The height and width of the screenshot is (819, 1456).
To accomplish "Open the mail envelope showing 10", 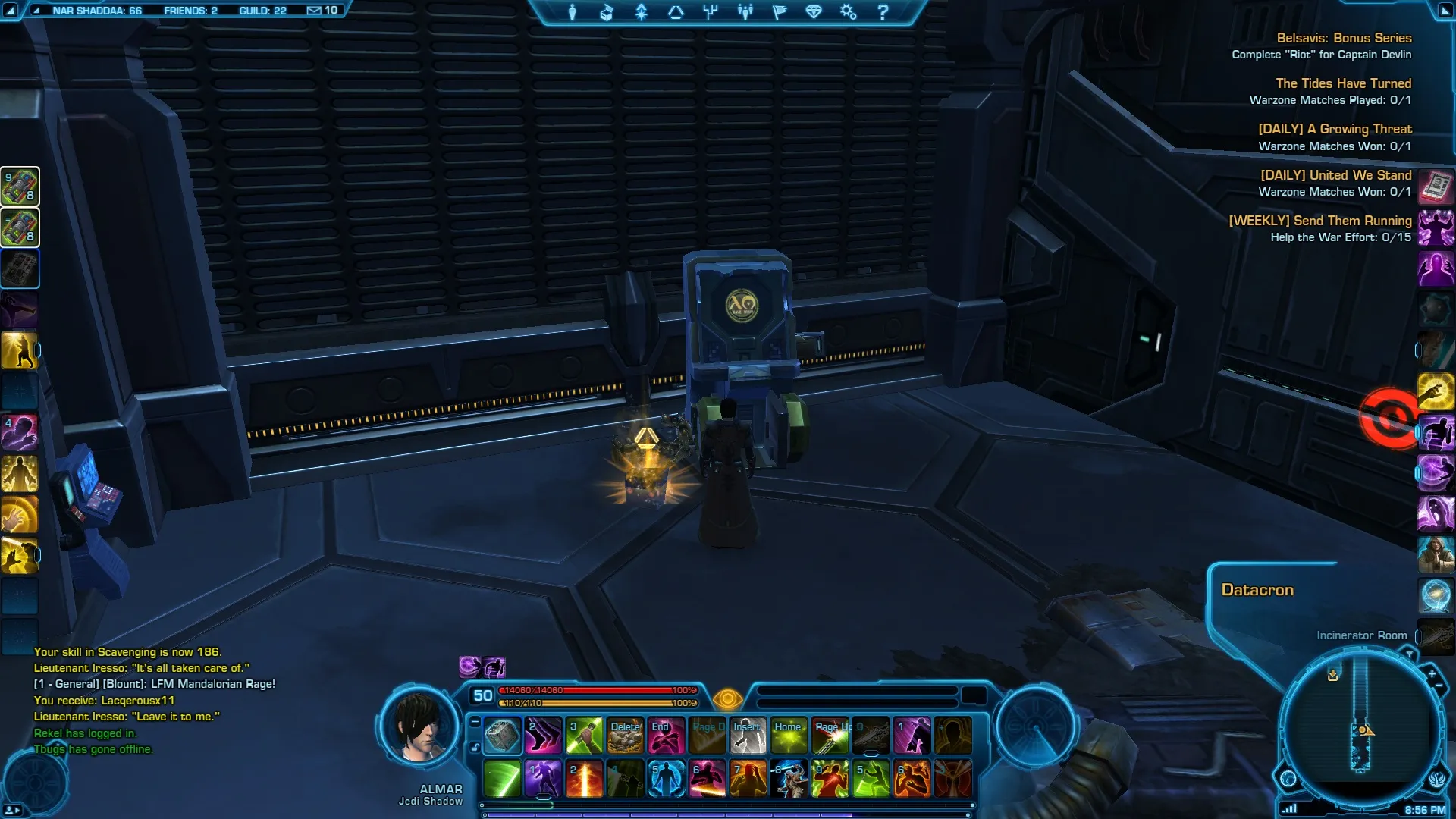I will (x=322, y=11).
